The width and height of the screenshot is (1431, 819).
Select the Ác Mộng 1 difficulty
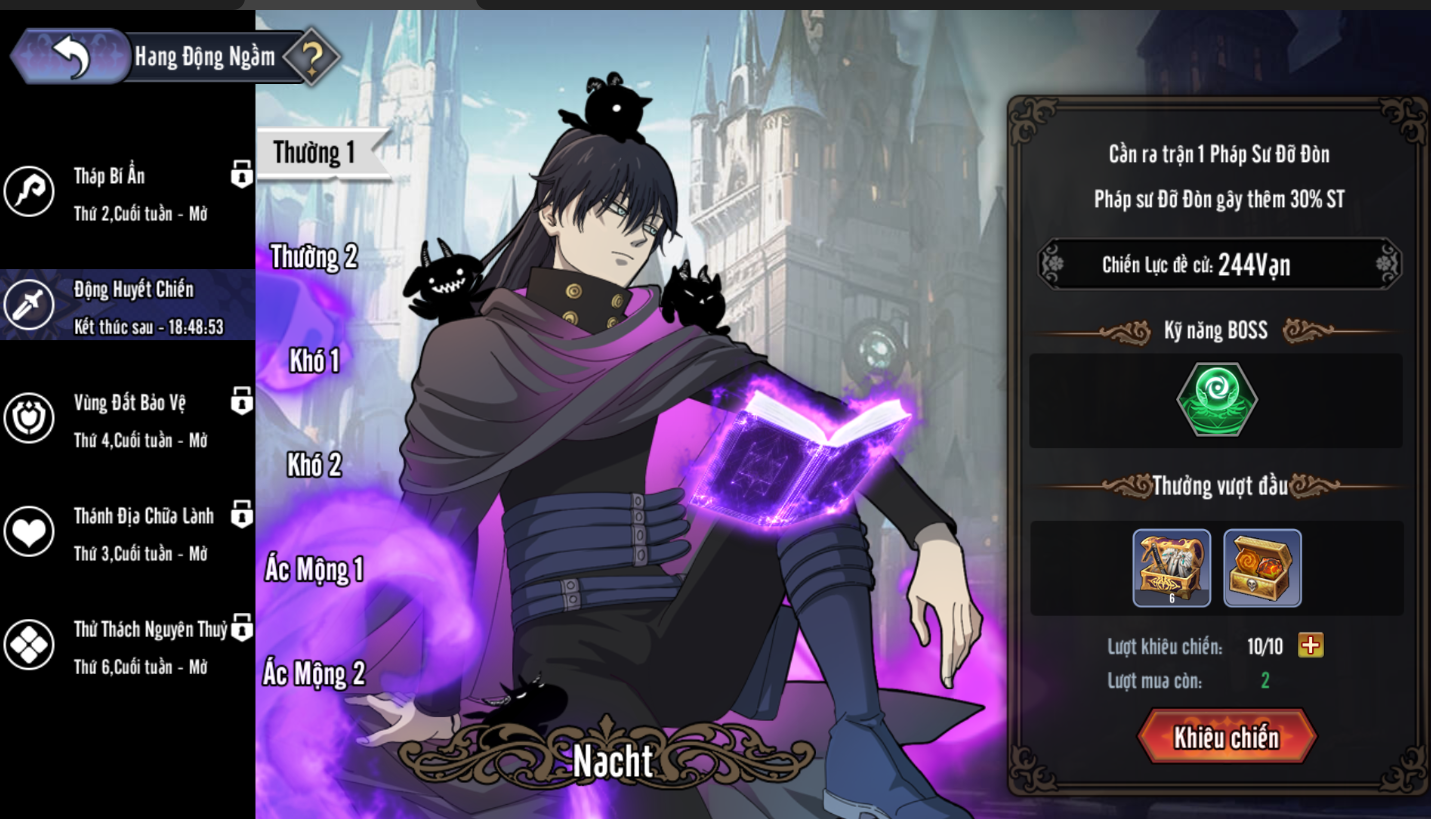click(314, 570)
